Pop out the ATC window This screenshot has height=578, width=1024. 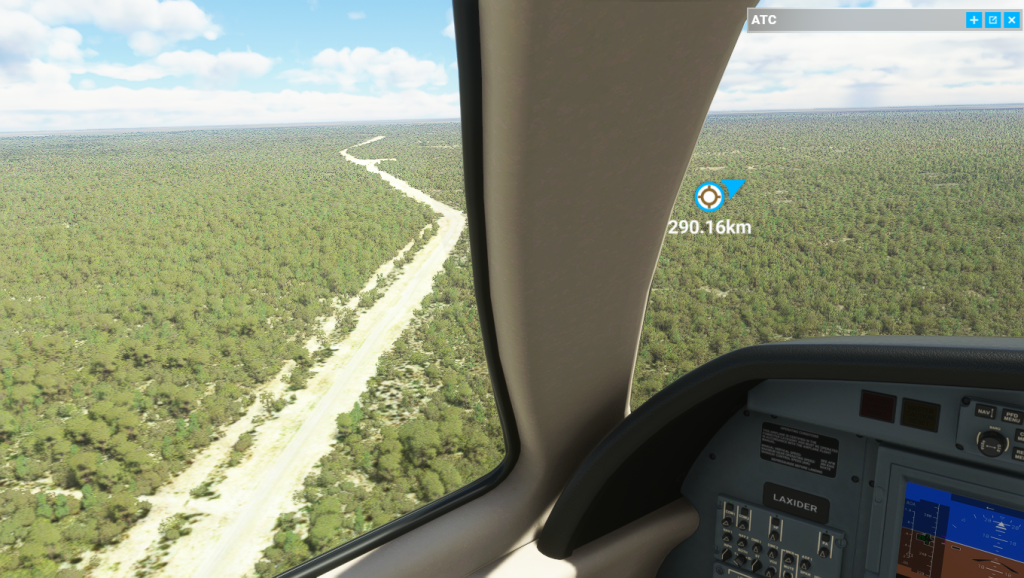point(992,20)
